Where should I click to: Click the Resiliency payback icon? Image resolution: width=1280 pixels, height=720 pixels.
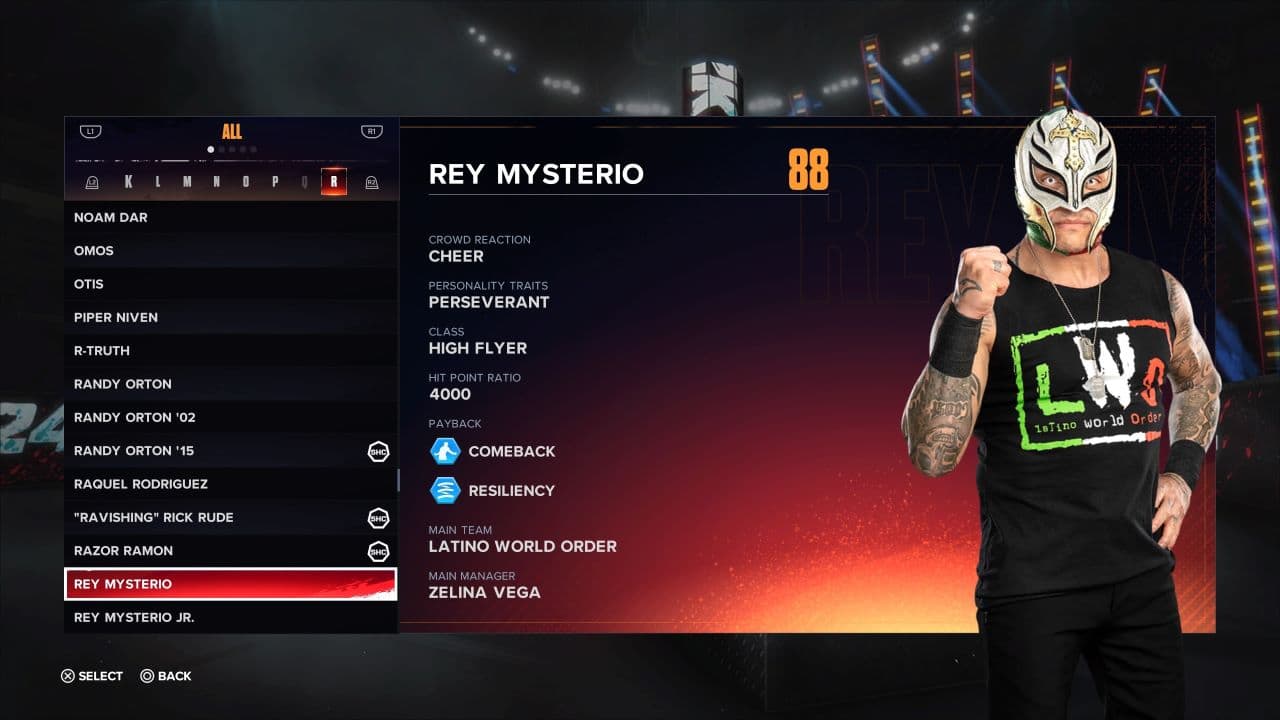[x=447, y=490]
